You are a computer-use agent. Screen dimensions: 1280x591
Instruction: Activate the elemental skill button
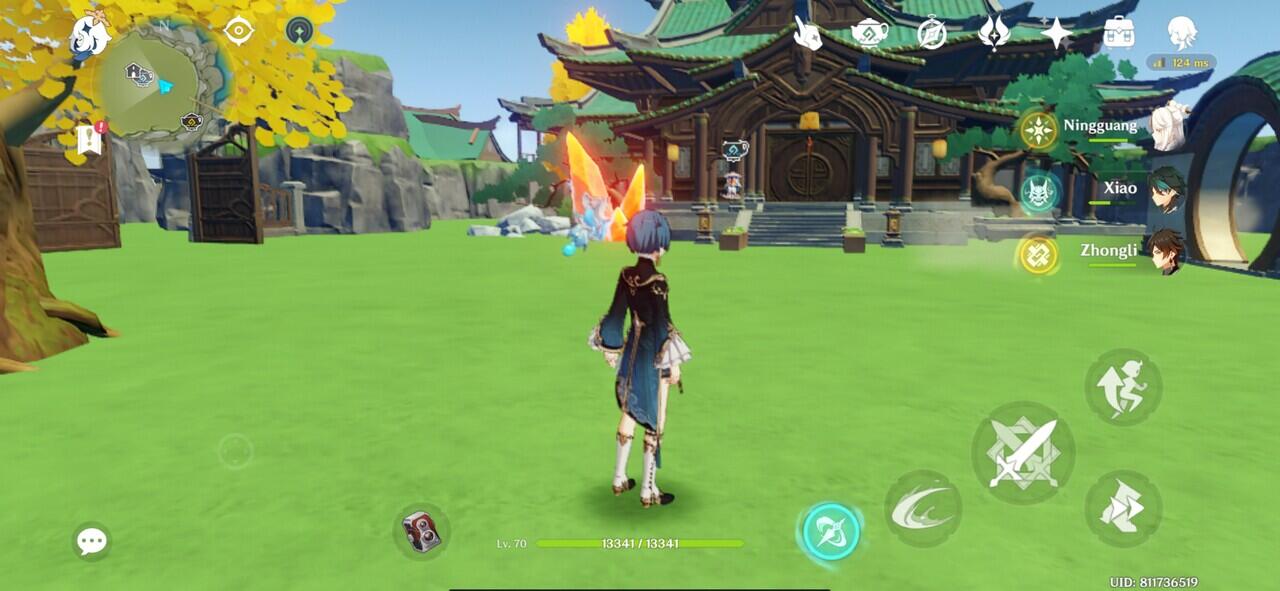(922, 509)
